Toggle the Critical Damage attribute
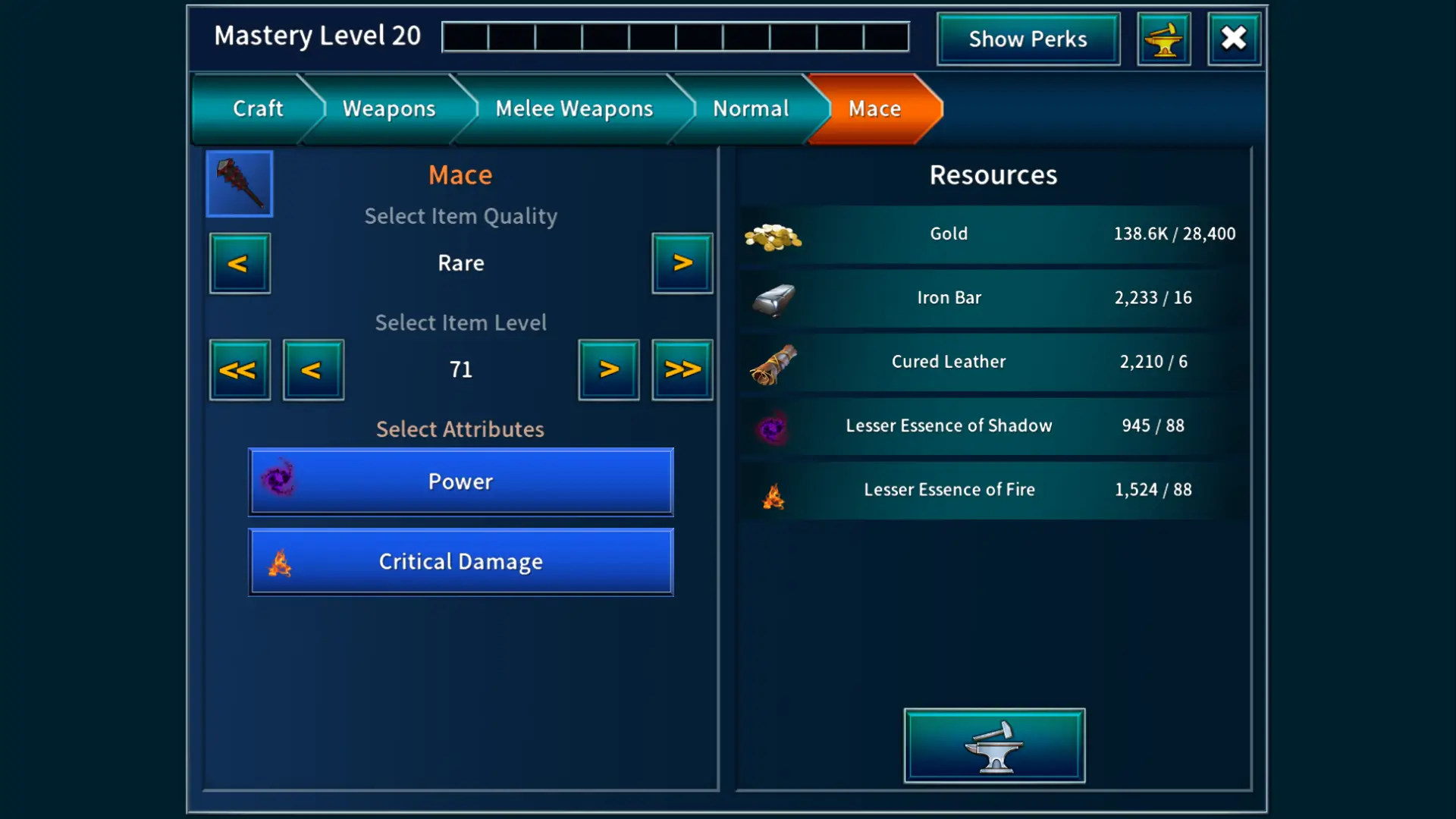Viewport: 1456px width, 819px height. point(460,561)
